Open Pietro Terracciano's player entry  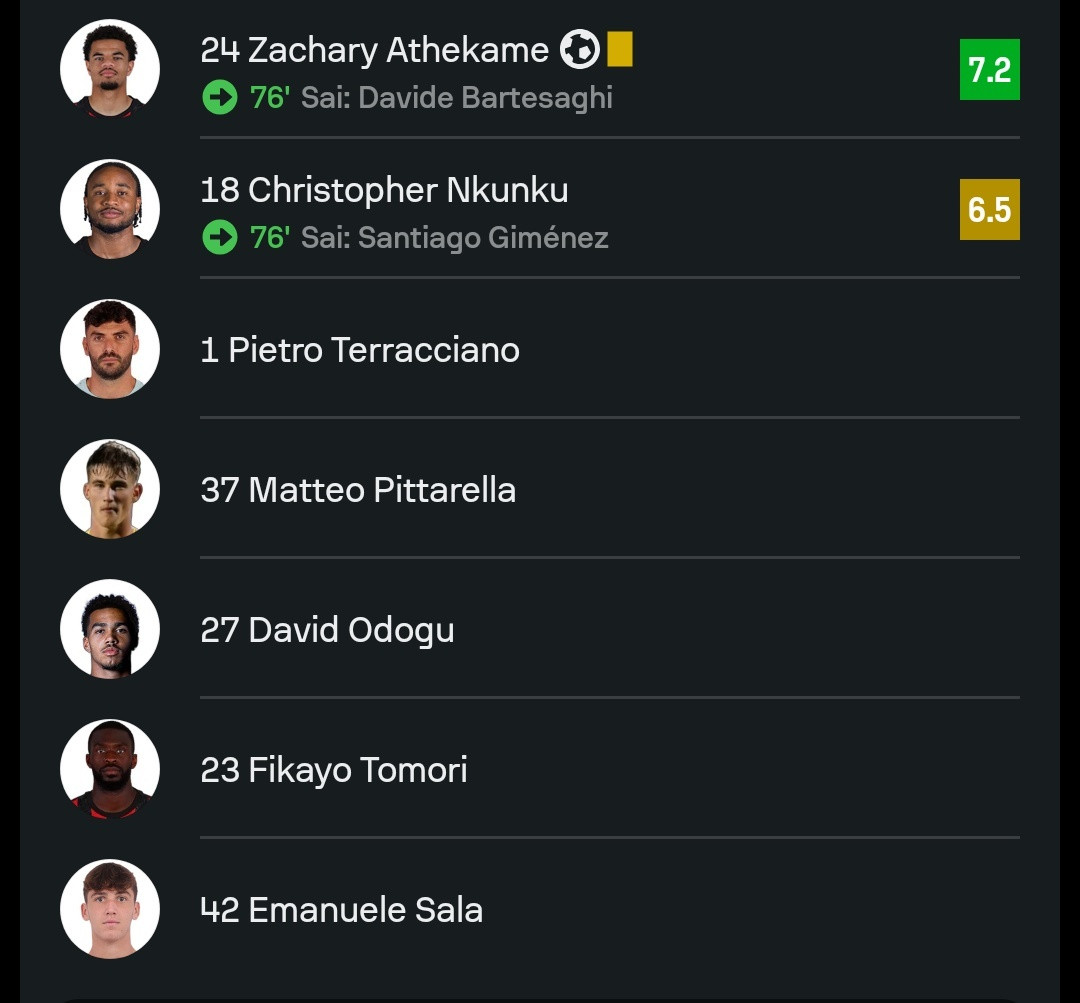tap(360, 350)
